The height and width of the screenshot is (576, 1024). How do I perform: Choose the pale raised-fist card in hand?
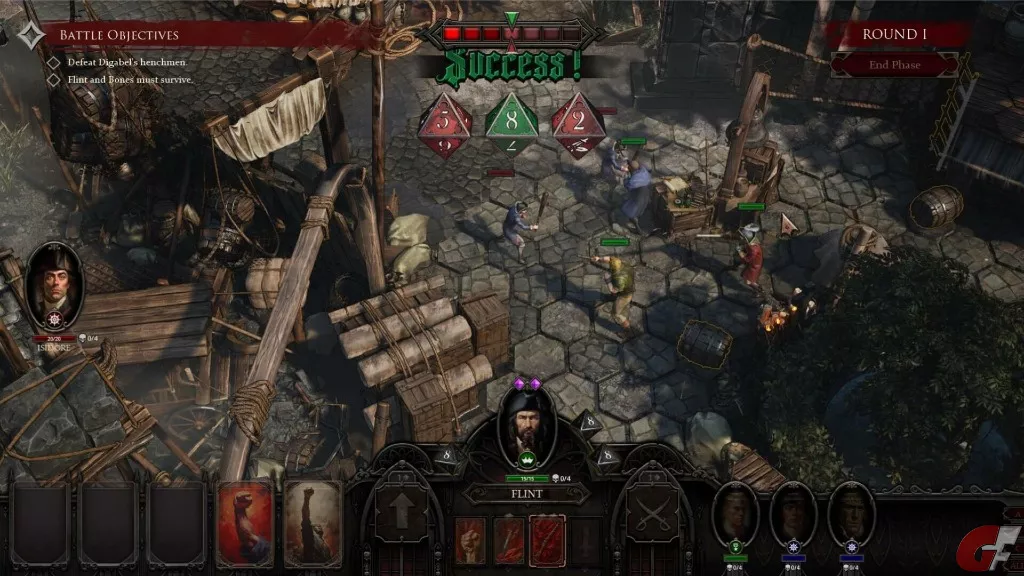point(312,523)
